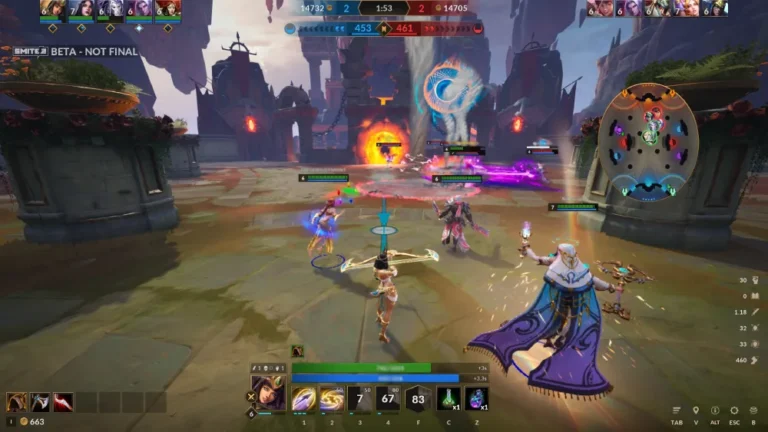
Task: Select the ultimate ability showing cooldown 67
Action: (x=388, y=399)
